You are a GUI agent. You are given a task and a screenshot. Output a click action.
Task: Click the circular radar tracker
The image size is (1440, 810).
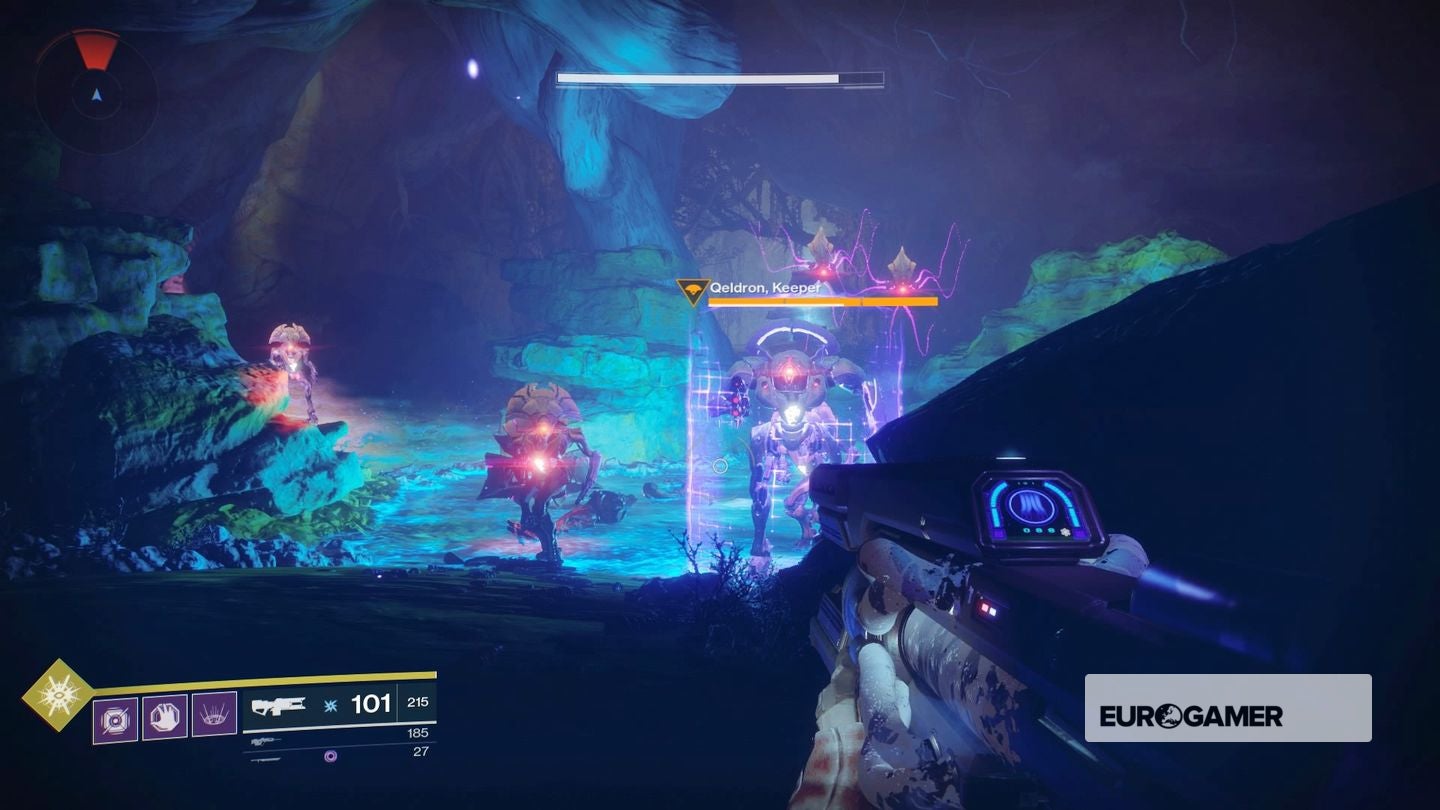pos(96,93)
